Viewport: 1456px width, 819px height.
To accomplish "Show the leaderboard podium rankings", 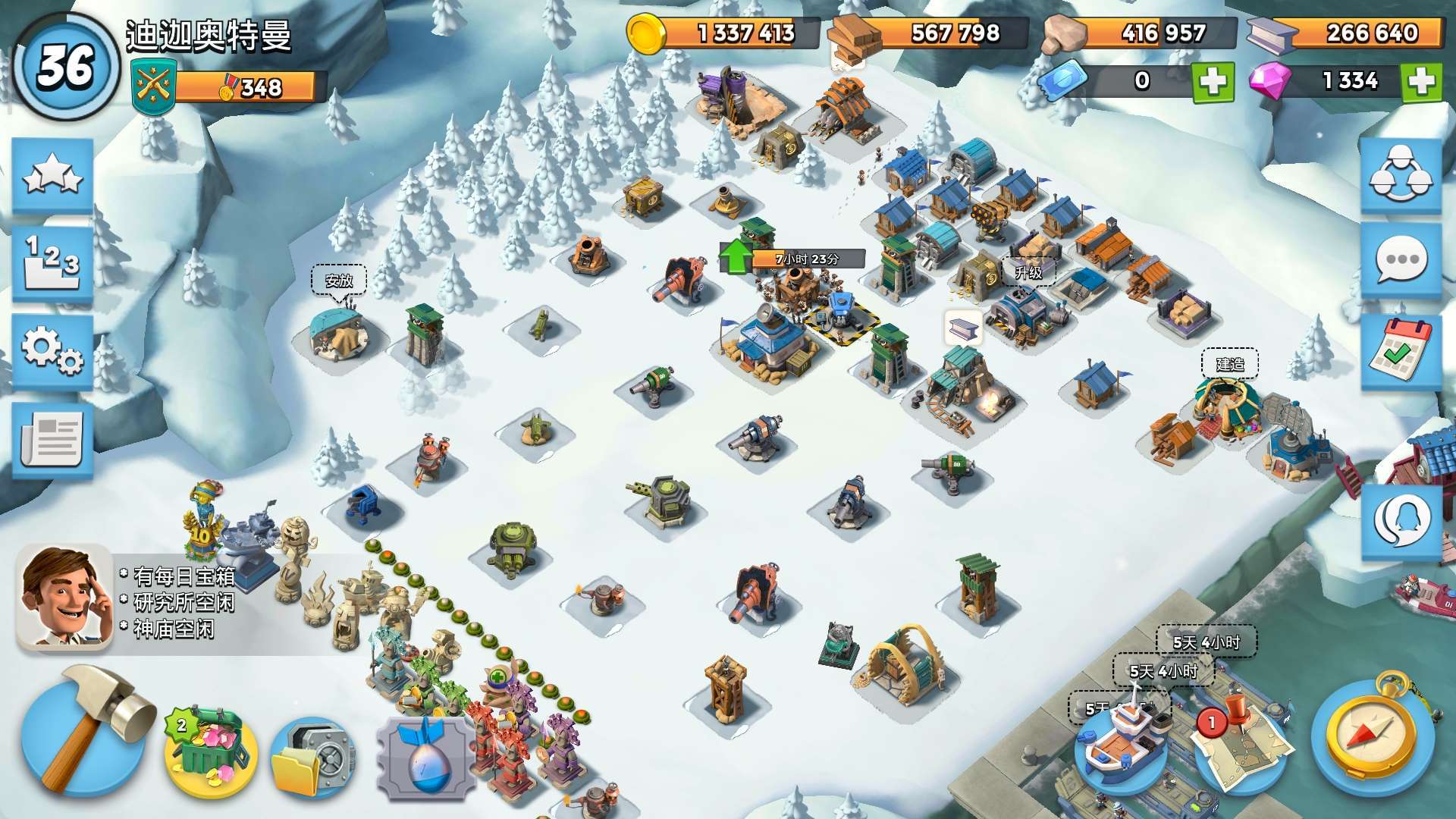I will pos(52,263).
